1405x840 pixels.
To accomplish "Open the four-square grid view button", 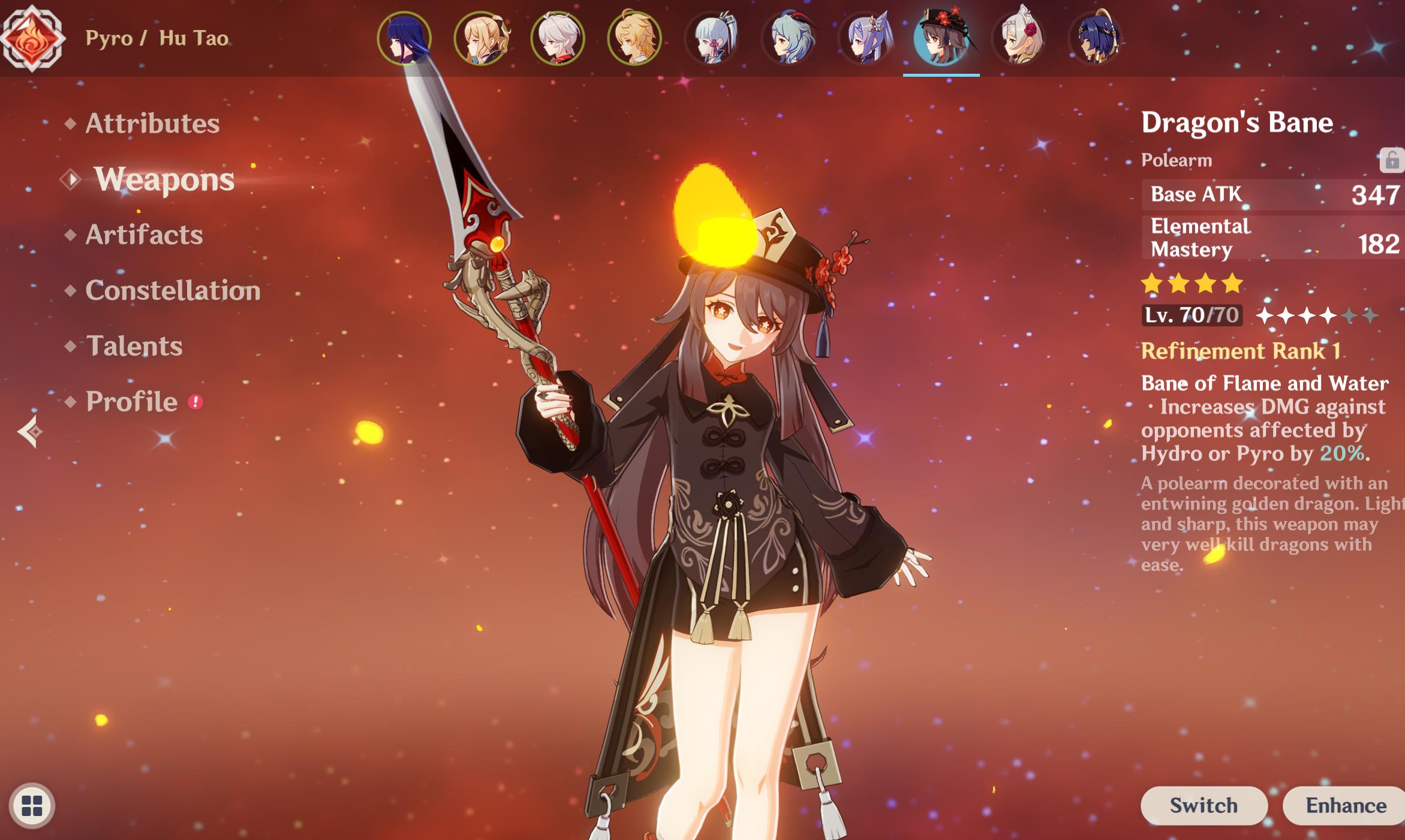I will coord(32,805).
